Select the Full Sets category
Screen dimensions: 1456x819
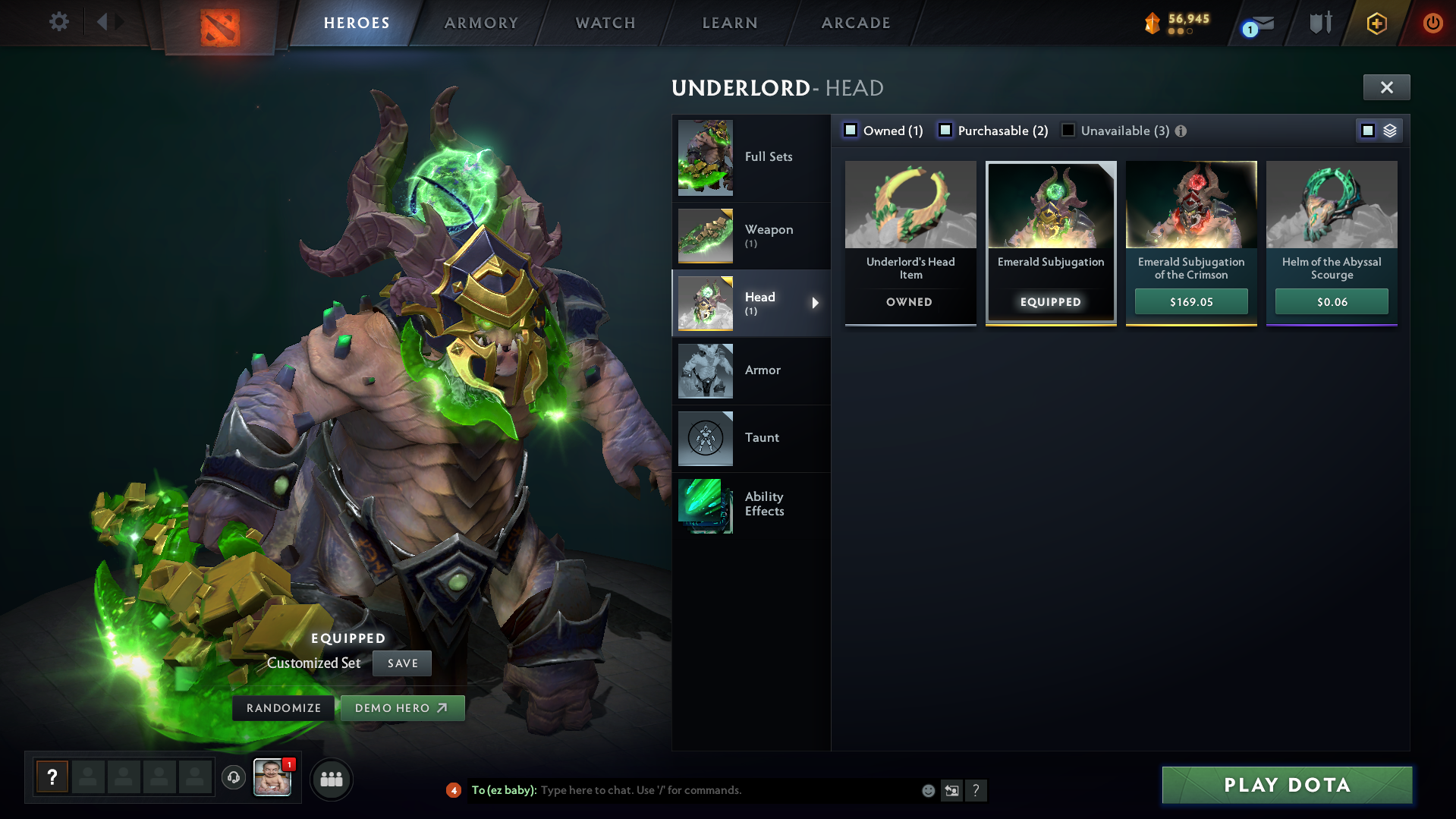pyautogui.click(x=751, y=157)
